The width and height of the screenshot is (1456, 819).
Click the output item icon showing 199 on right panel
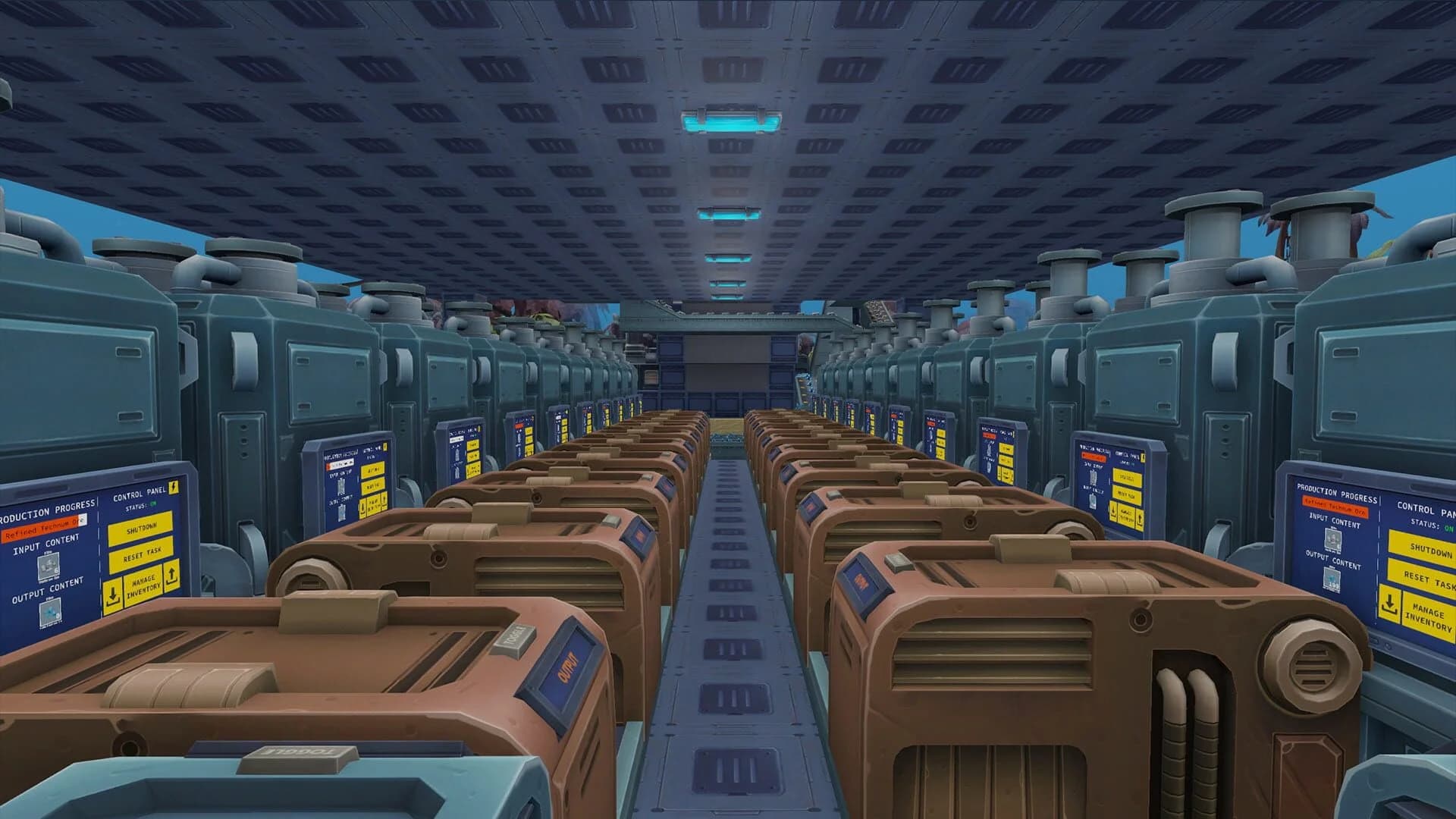pyautogui.click(x=1332, y=578)
